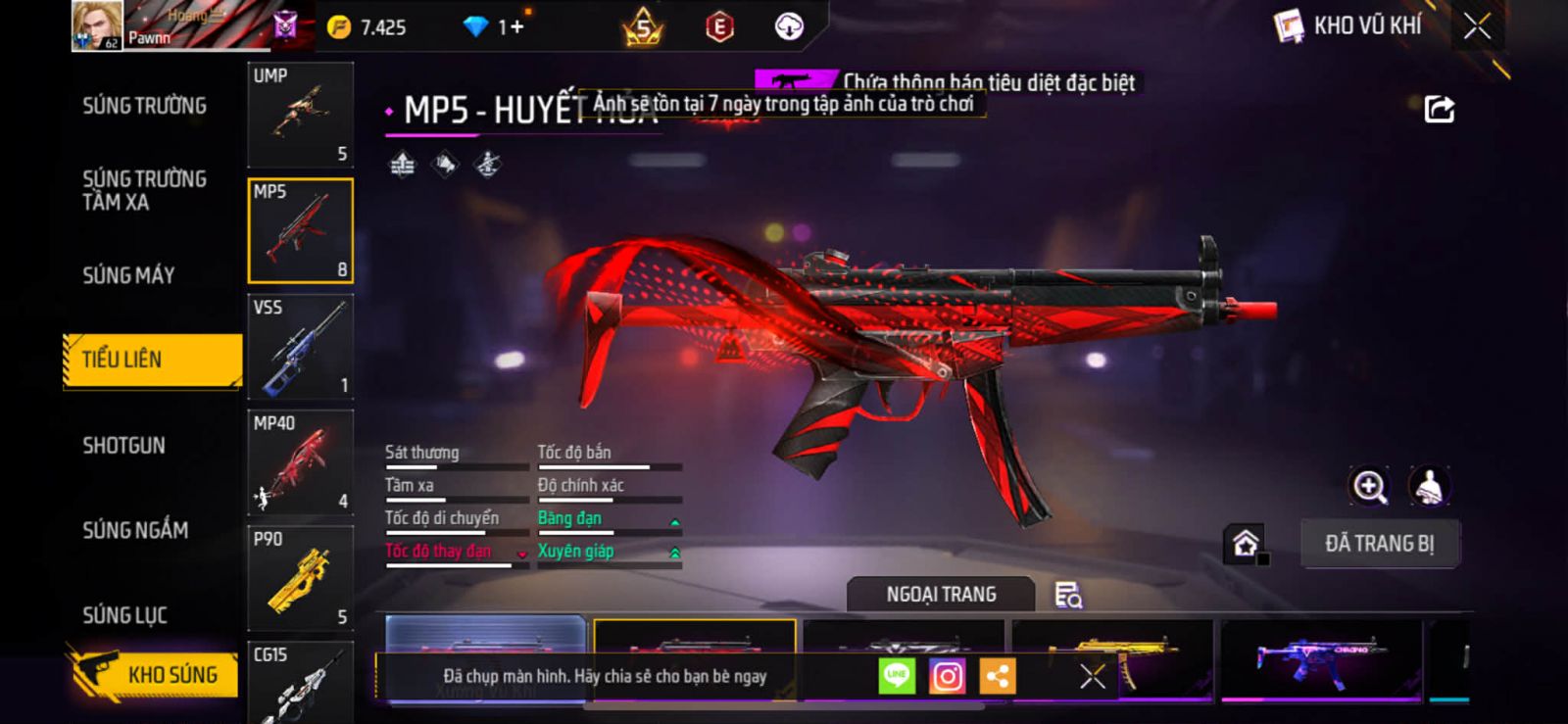Open the Súng Lục category
The width and height of the screenshot is (1568, 724).
coord(124,615)
